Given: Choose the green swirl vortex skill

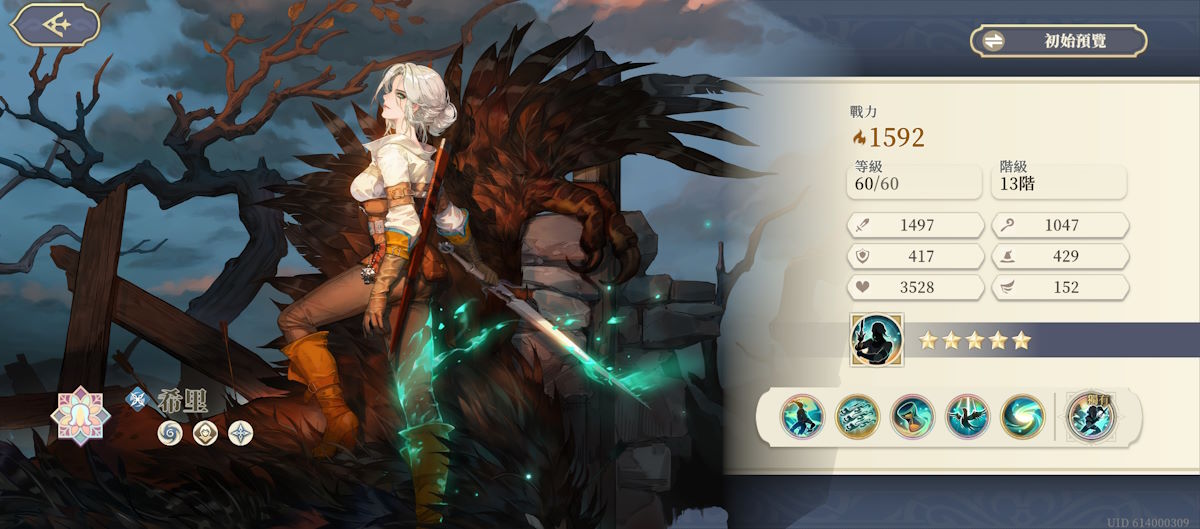Looking at the screenshot, I should pyautogui.click(x=1022, y=417).
